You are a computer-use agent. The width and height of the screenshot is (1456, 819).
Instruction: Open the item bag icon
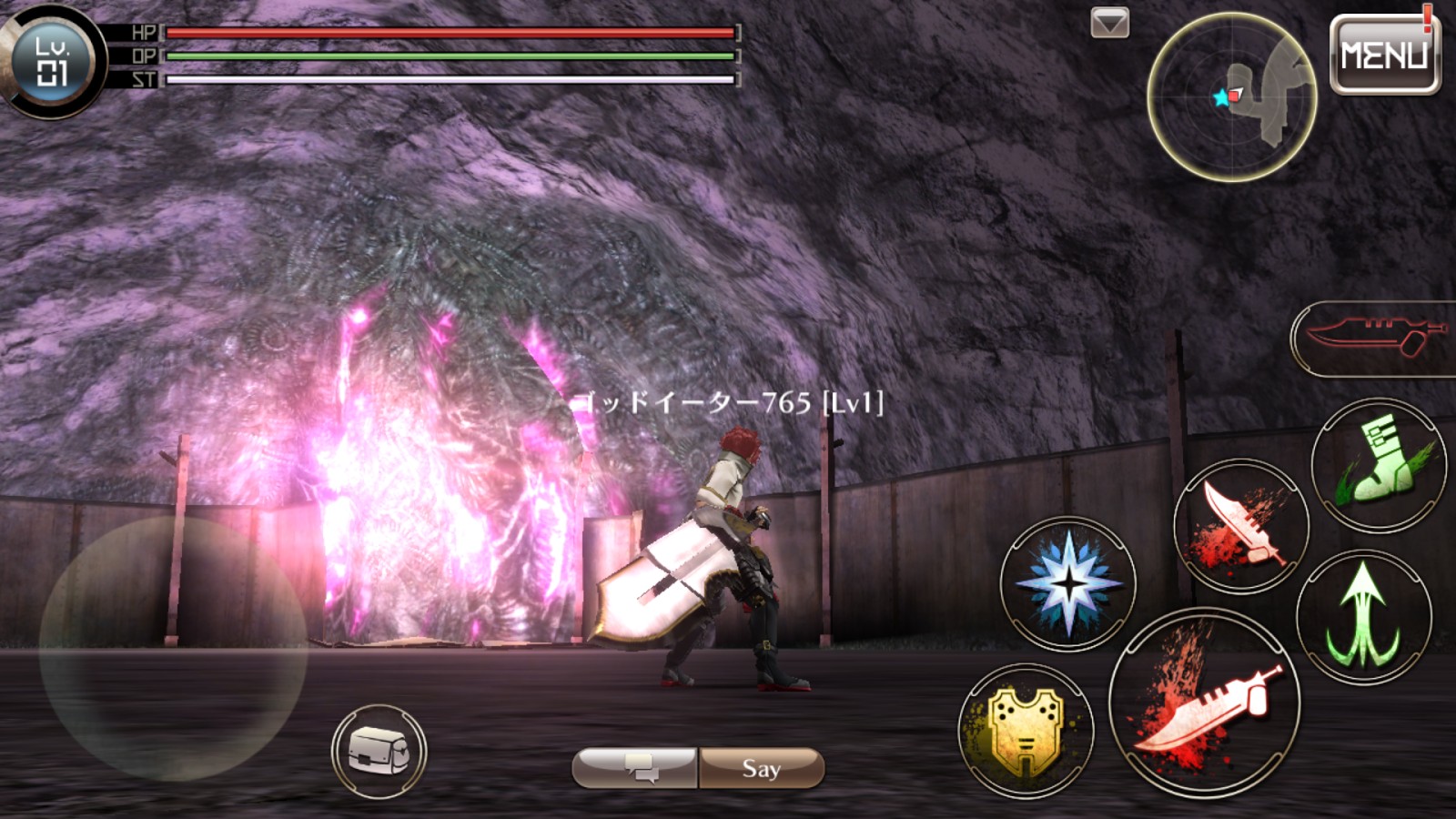click(379, 752)
